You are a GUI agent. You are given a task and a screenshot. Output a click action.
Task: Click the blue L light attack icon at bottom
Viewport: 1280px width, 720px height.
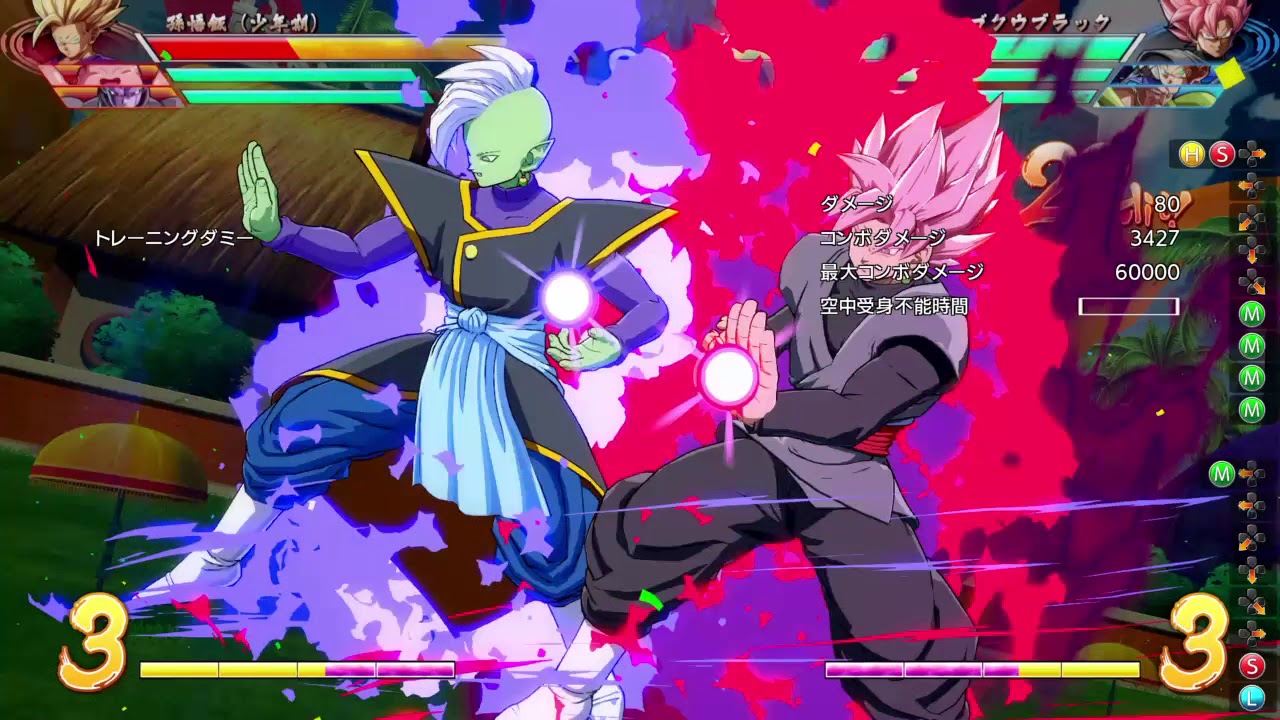click(x=1252, y=696)
